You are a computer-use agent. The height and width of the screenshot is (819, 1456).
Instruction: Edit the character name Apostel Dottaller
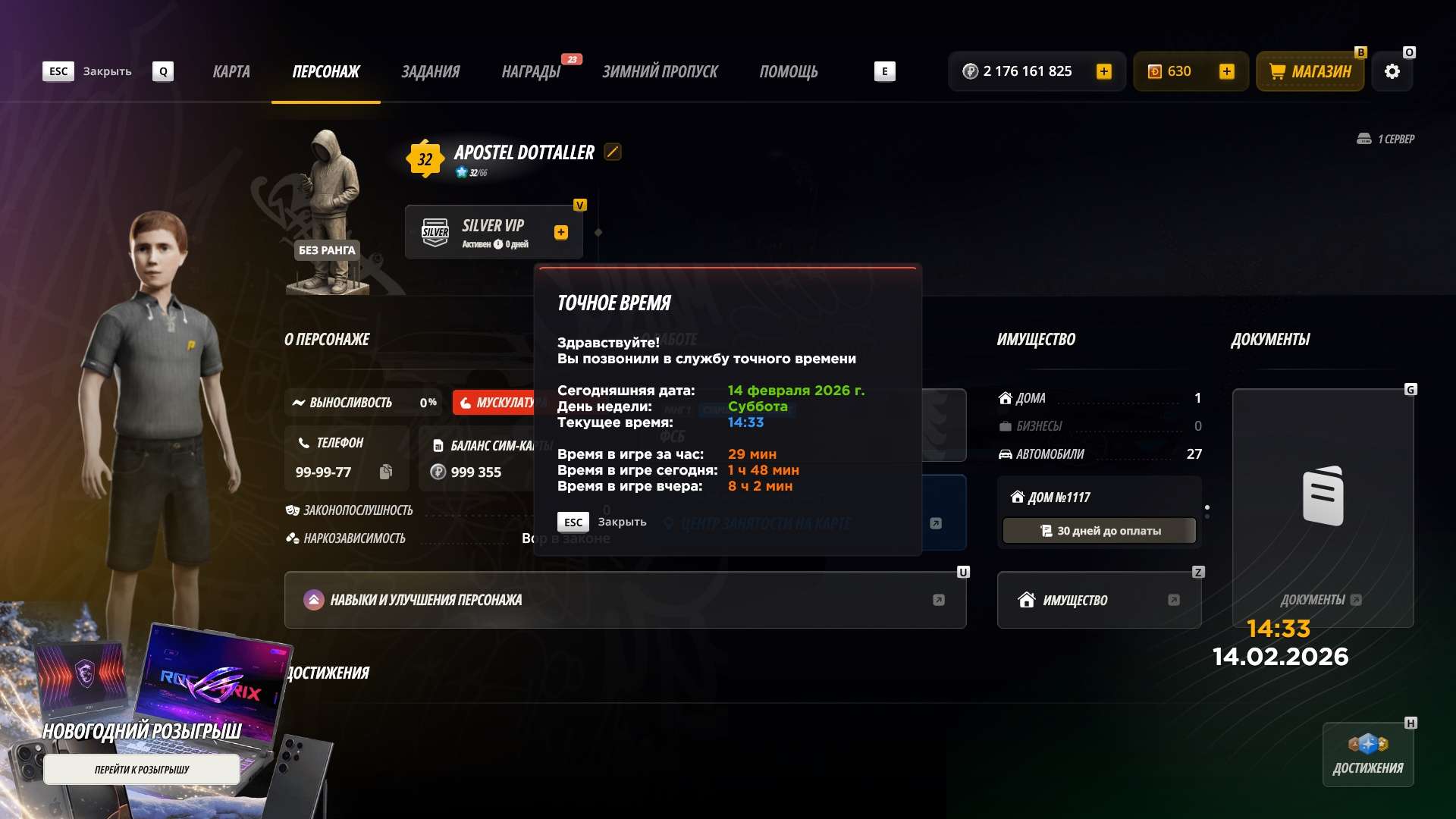pyautogui.click(x=613, y=152)
